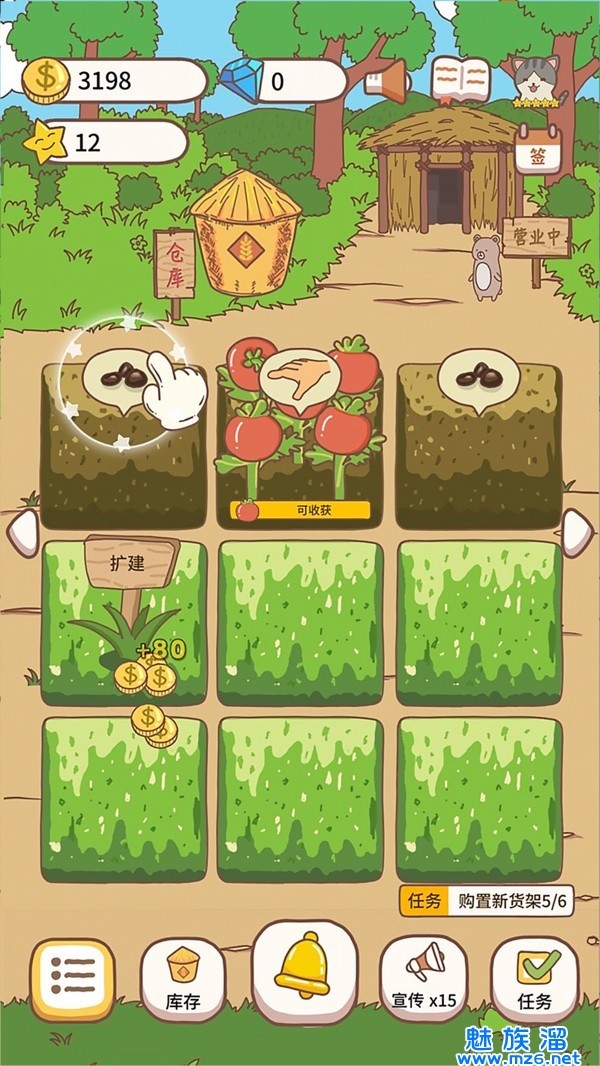Click the 营业中 open-for-business sign

(537, 240)
